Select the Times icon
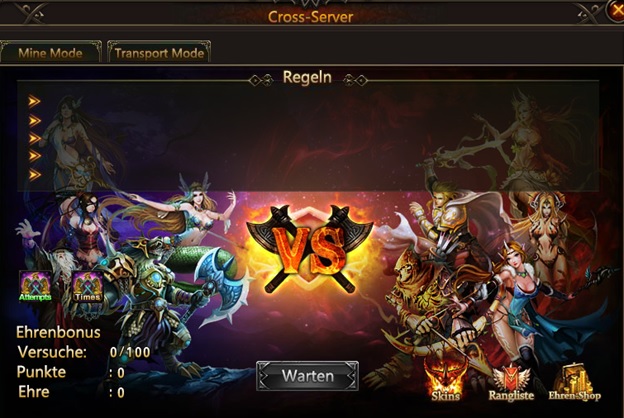Image resolution: width=624 pixels, height=418 pixels. tap(87, 287)
